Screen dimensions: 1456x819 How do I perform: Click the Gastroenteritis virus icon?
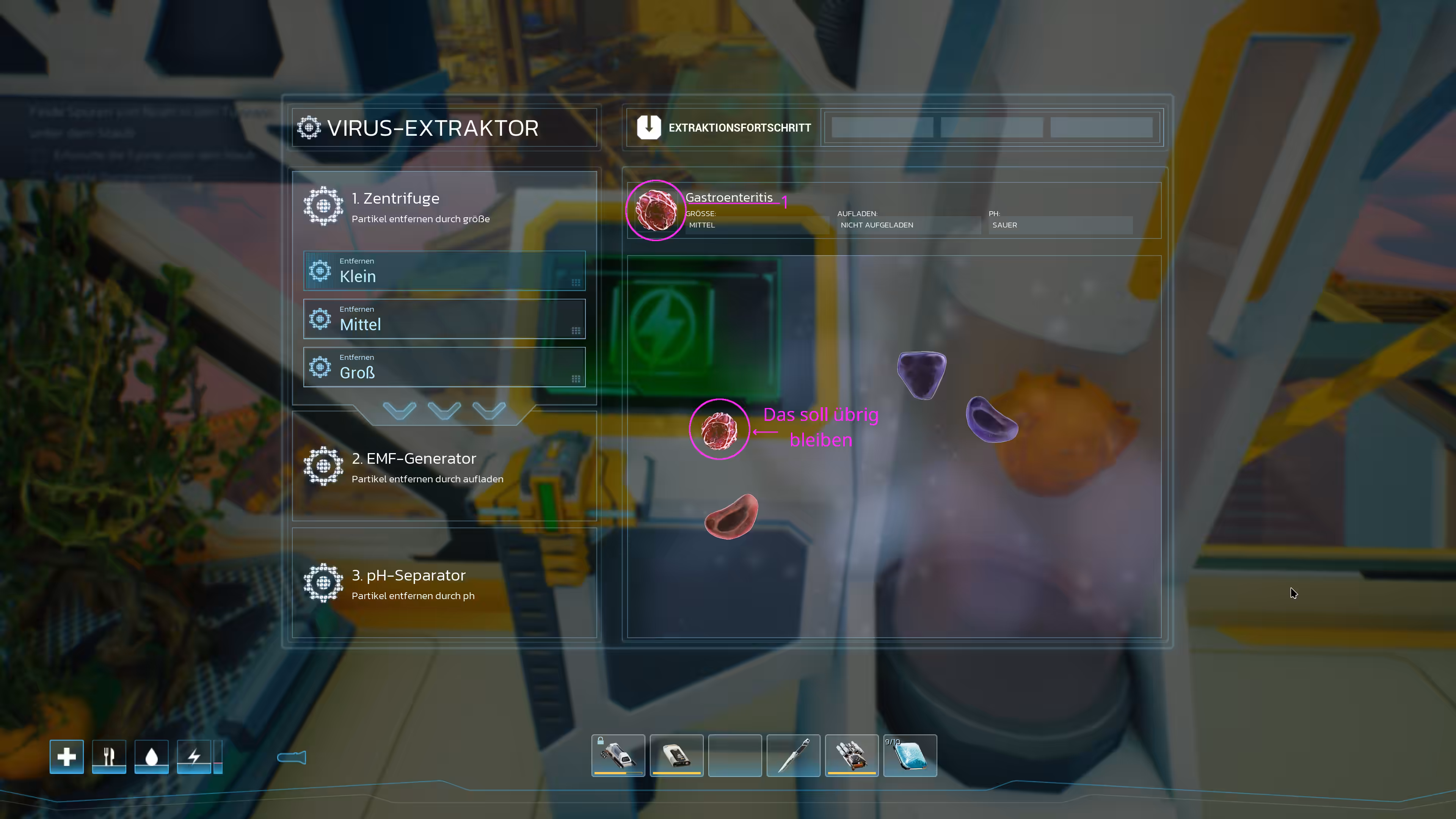coord(656,210)
